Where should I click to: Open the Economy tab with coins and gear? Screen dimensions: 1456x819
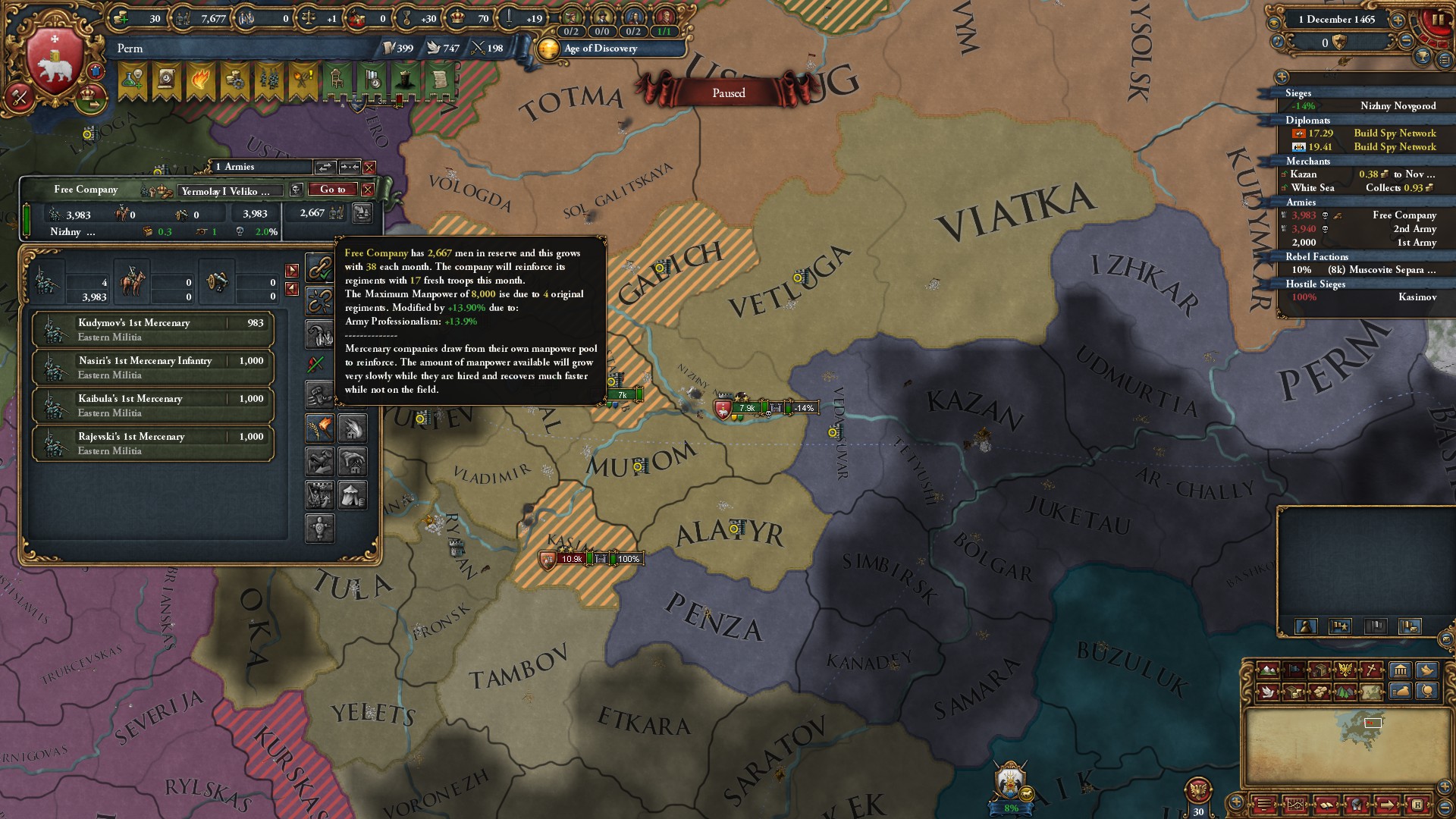coord(237,81)
